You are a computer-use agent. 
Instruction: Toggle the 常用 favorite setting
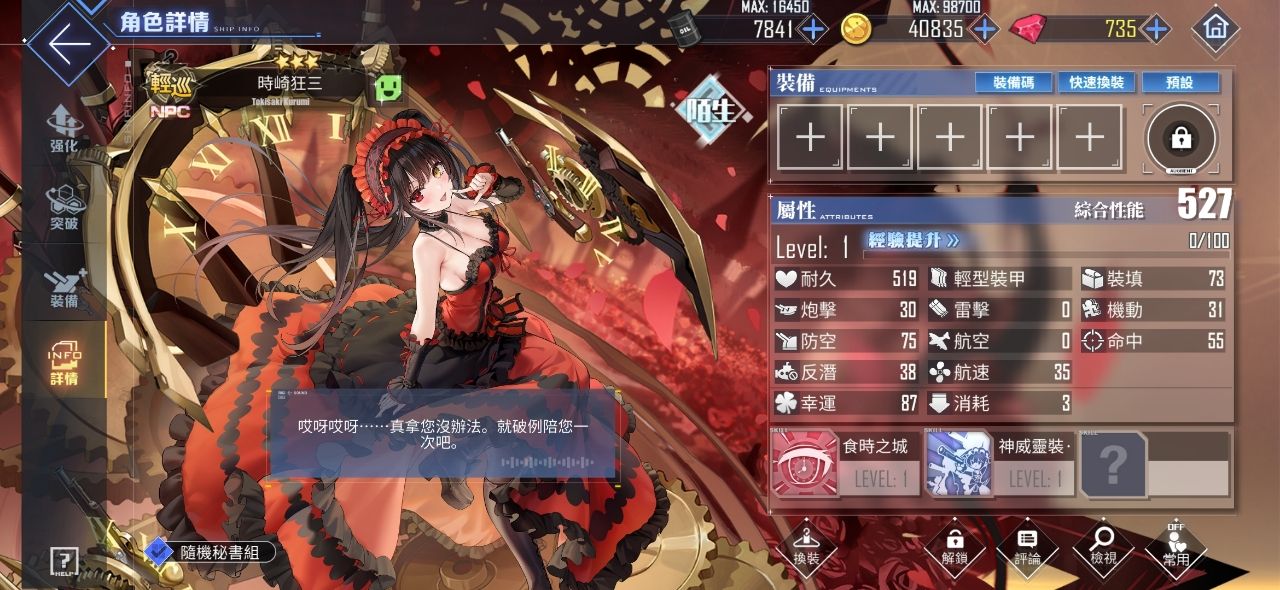click(1176, 548)
